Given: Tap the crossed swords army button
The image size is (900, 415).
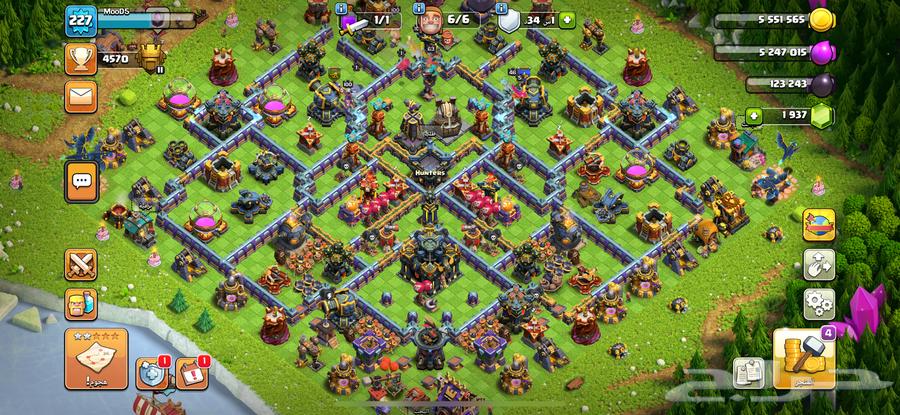Looking at the screenshot, I should pos(81,264).
